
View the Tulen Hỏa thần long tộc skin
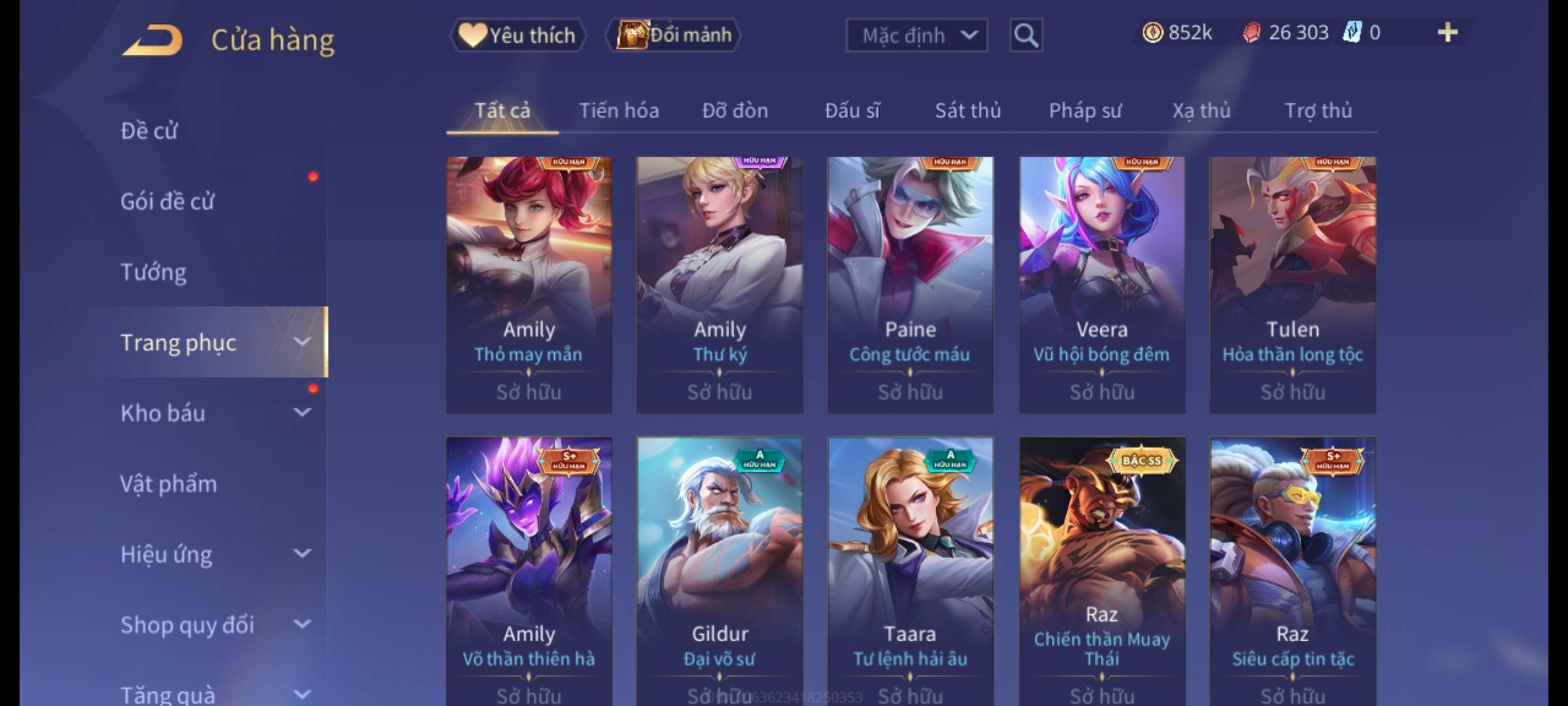tap(1292, 284)
